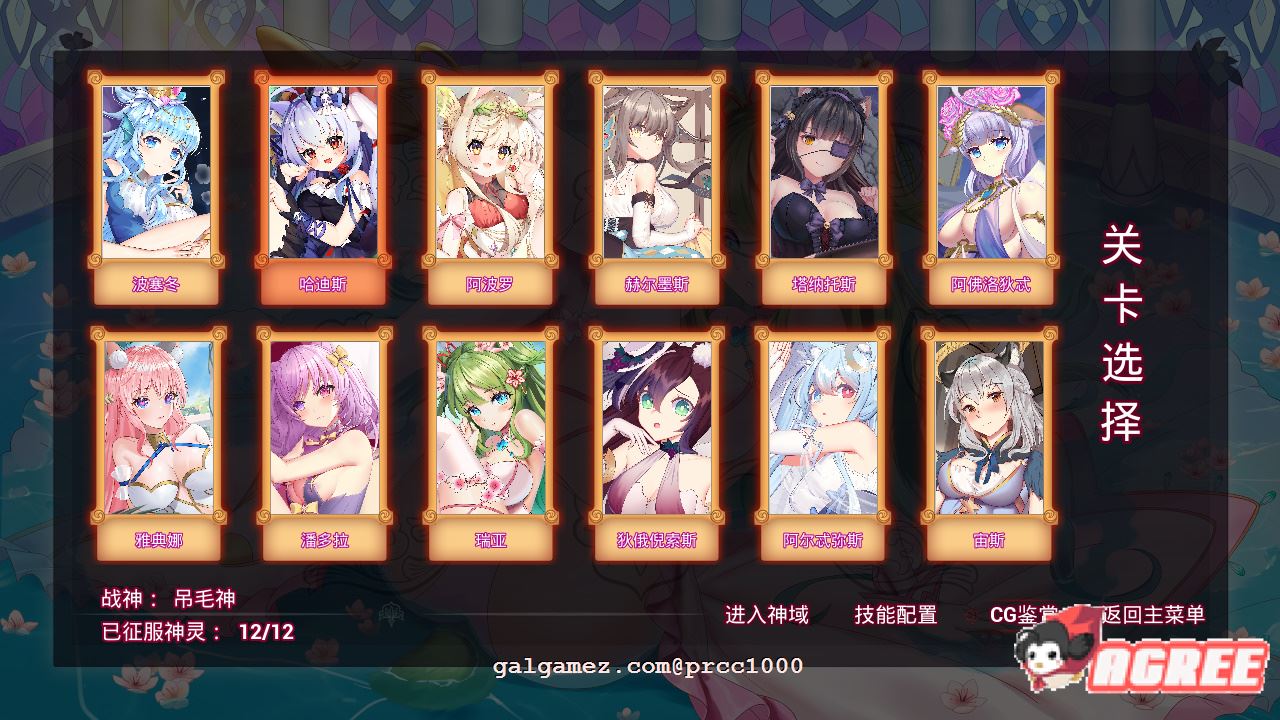Select the 阿佛洛狄忒 (Aphrodite) character card
The width and height of the screenshot is (1280, 720).
coord(990,180)
